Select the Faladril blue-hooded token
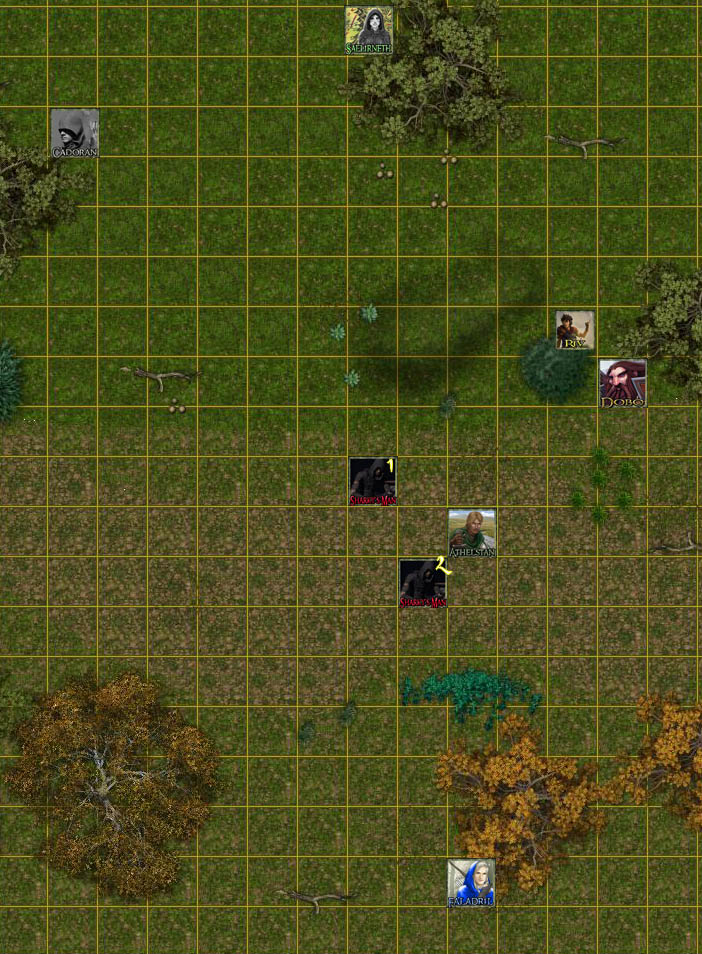 pyautogui.click(x=471, y=883)
